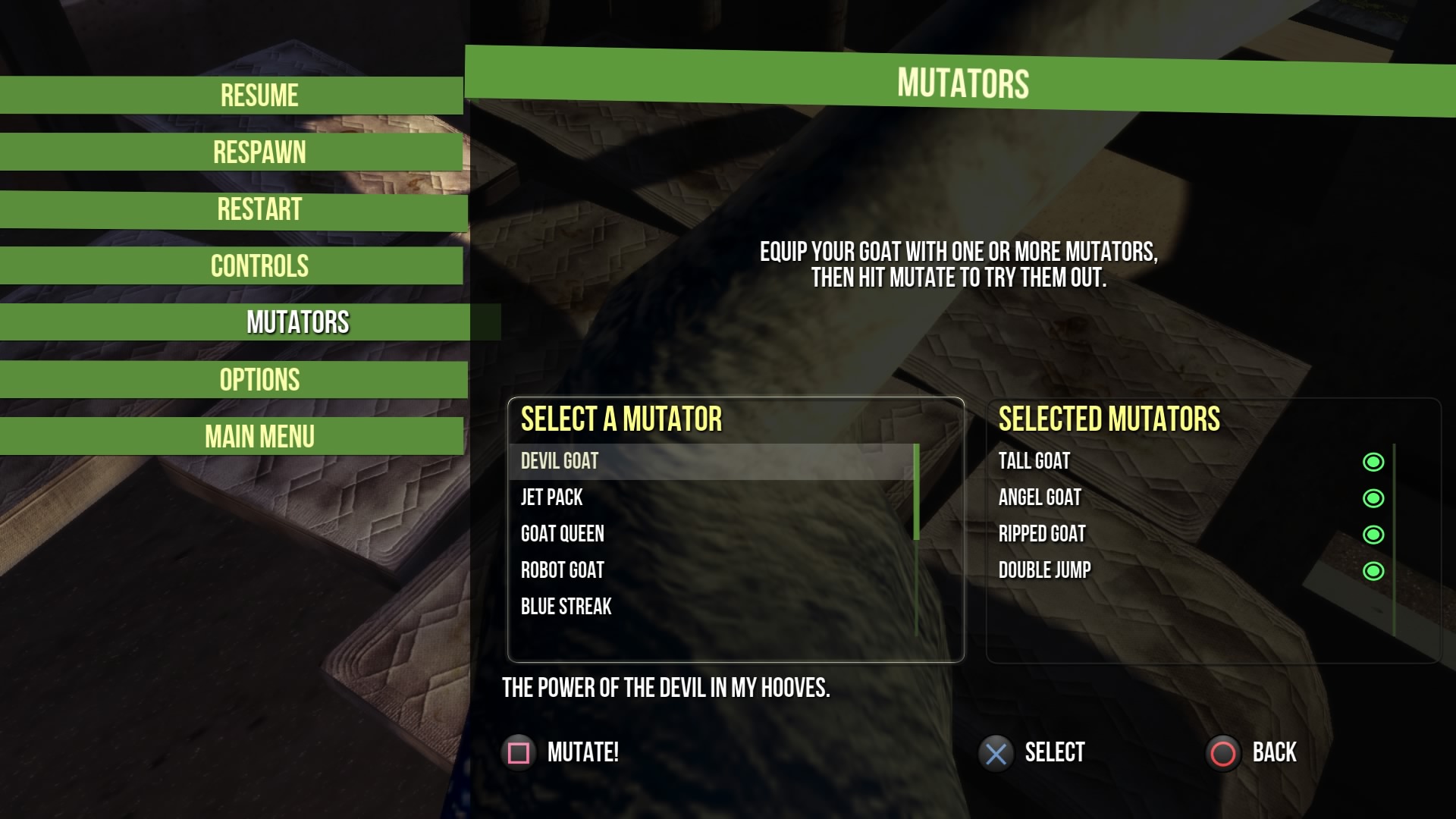Remove Ripped Goat from selected mutators
The height and width of the screenshot is (819, 1456).
[x=1373, y=535]
